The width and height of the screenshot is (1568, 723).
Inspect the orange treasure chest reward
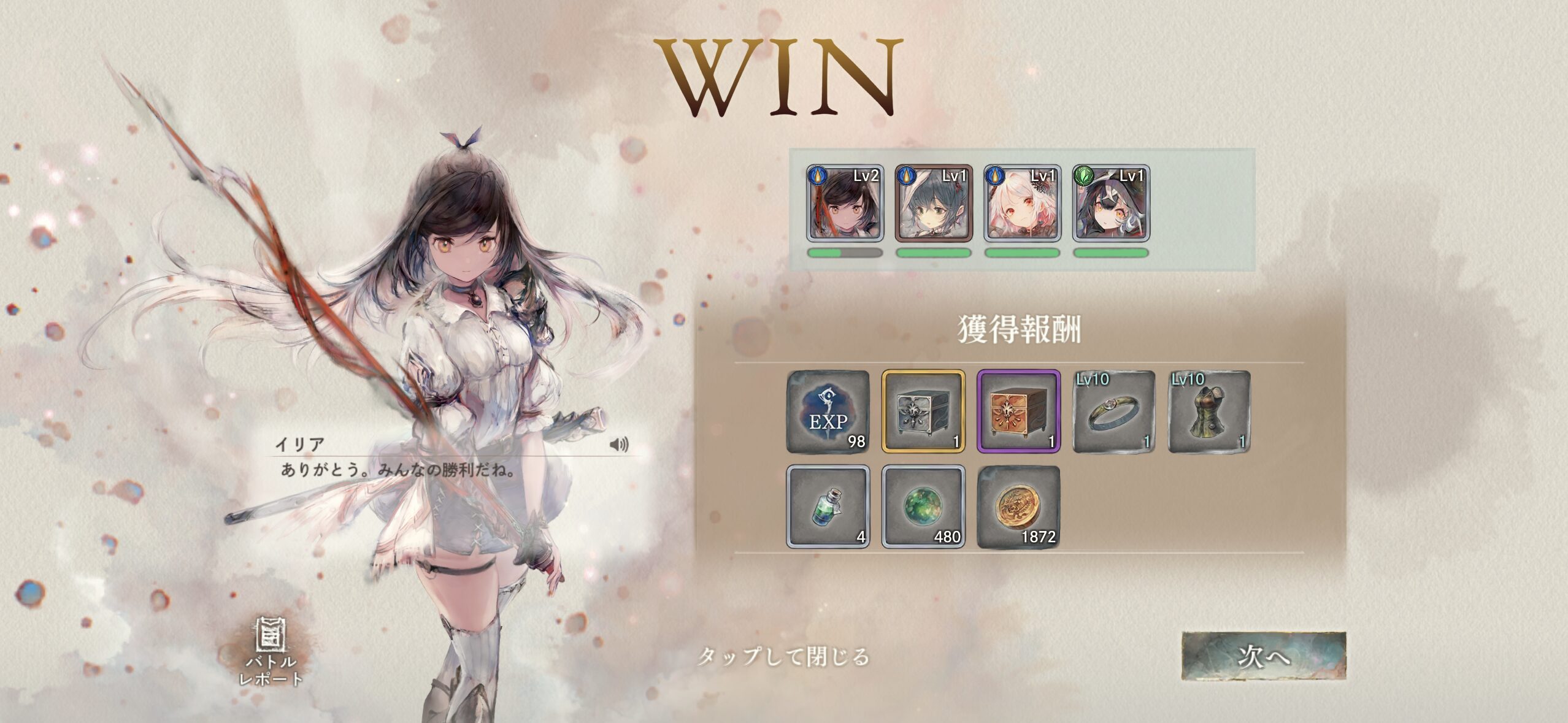pyautogui.click(x=1018, y=411)
